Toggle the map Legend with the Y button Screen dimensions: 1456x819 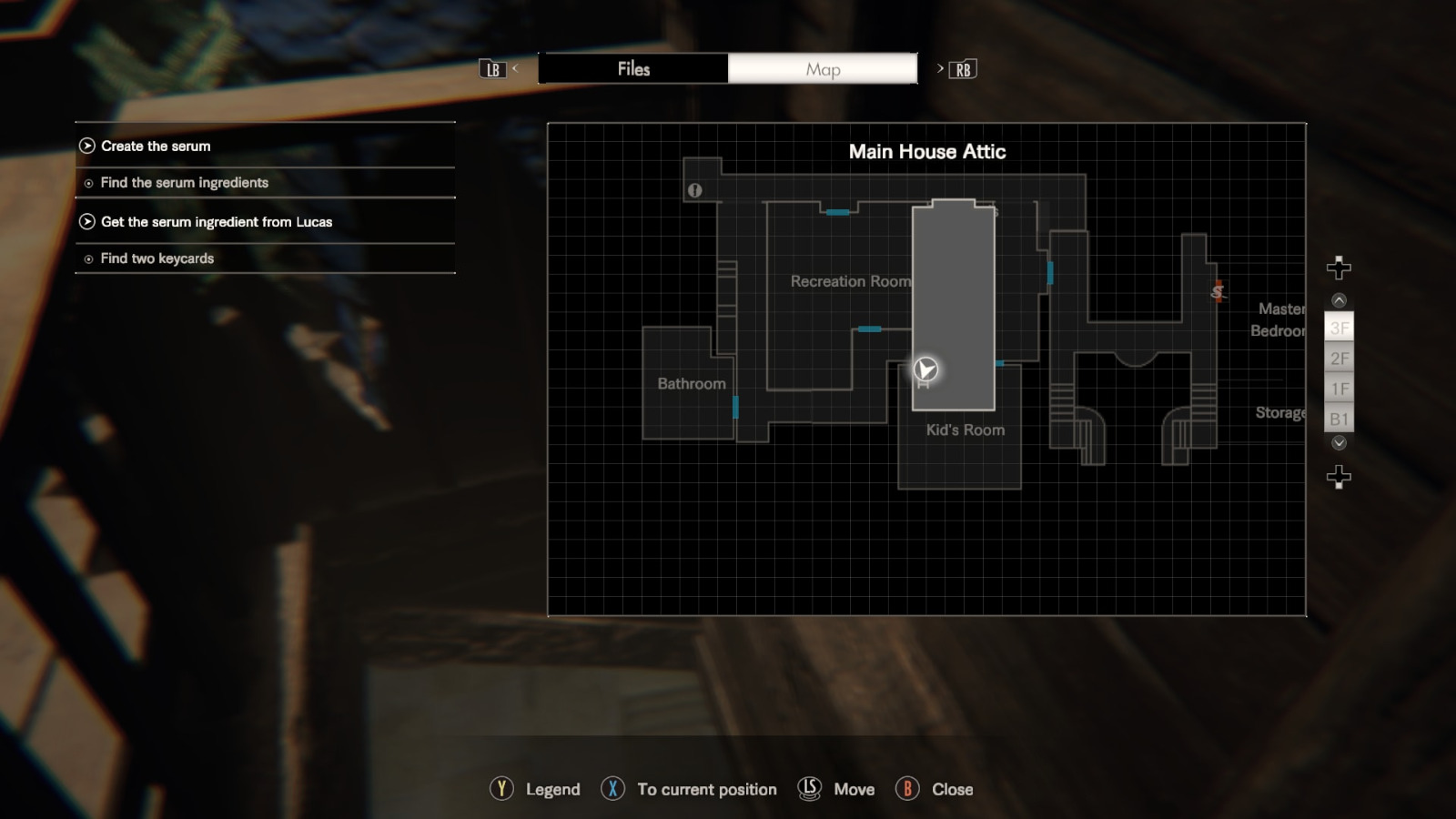point(500,789)
